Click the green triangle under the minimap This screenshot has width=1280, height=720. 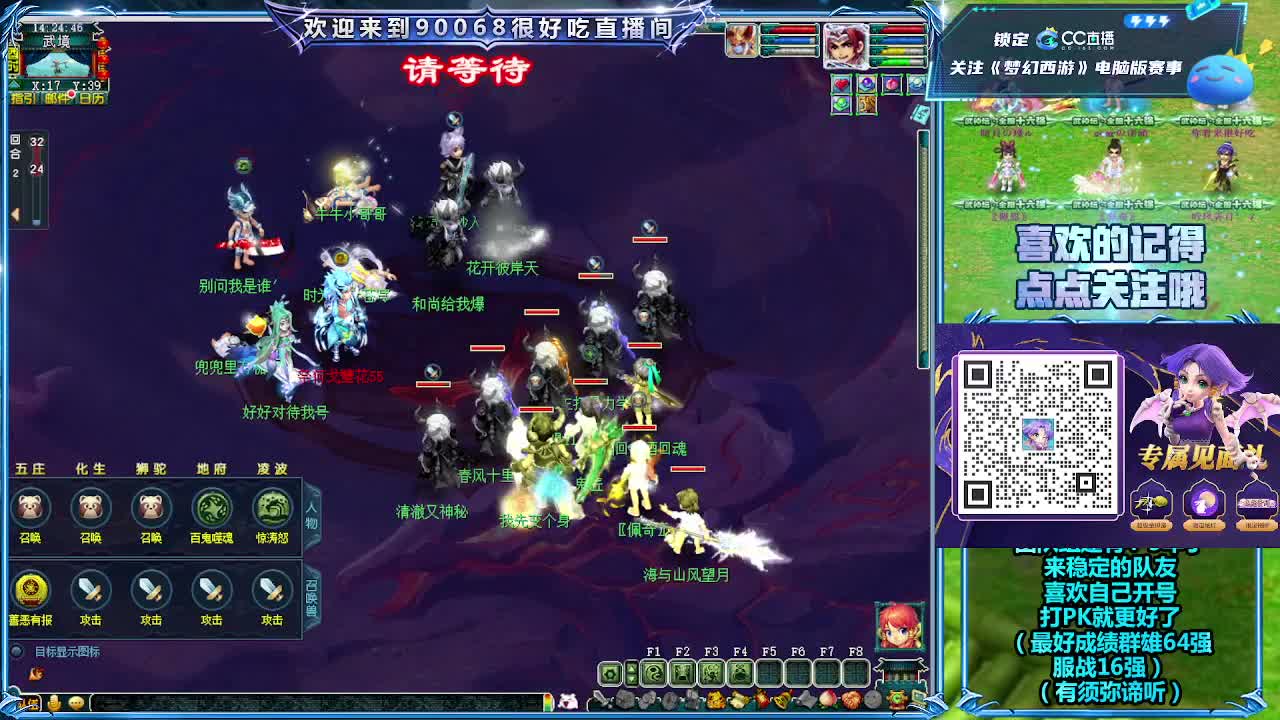click(14, 85)
